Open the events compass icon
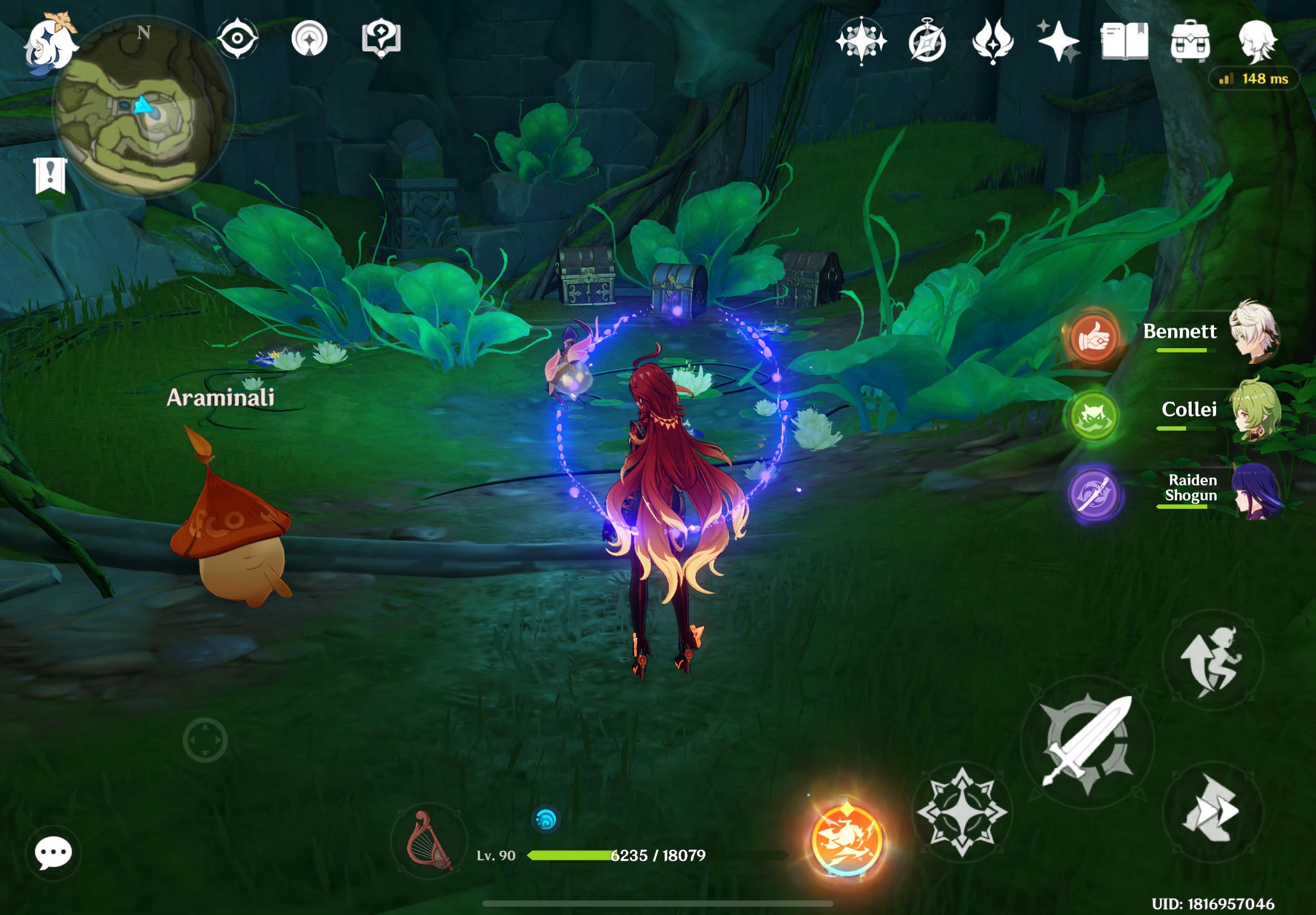 click(x=926, y=41)
